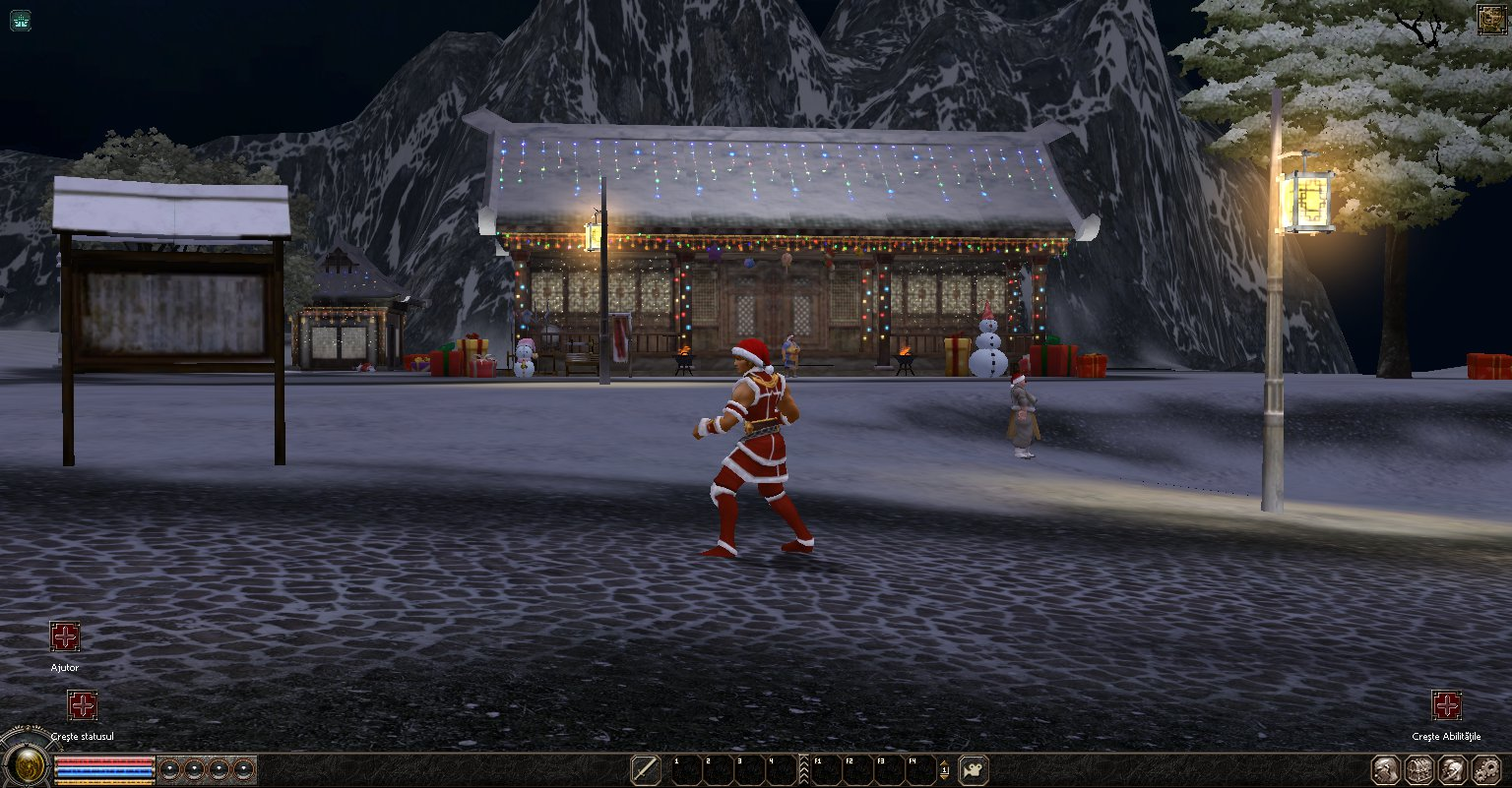Image resolution: width=1512 pixels, height=788 pixels.
Task: Click the Crește statusul red cross button
Action: [x=82, y=707]
